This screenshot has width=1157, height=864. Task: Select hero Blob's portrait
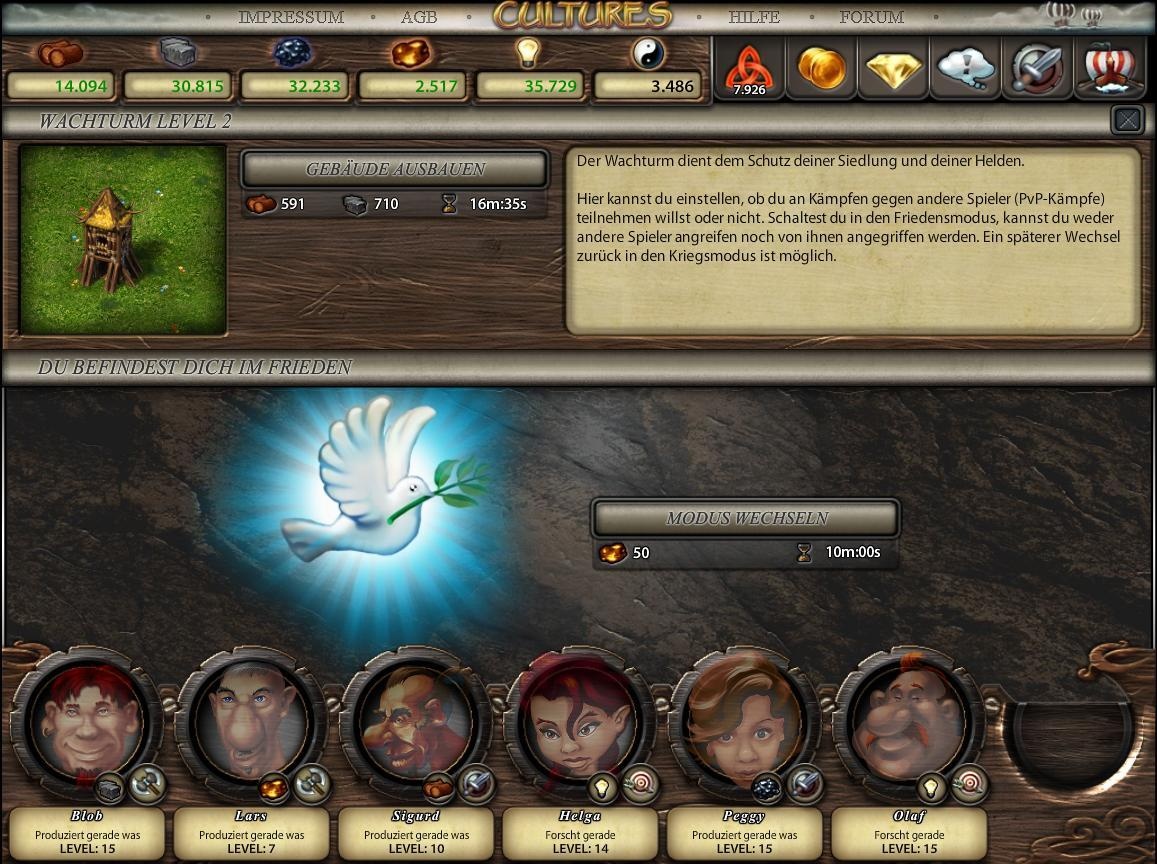coord(87,720)
